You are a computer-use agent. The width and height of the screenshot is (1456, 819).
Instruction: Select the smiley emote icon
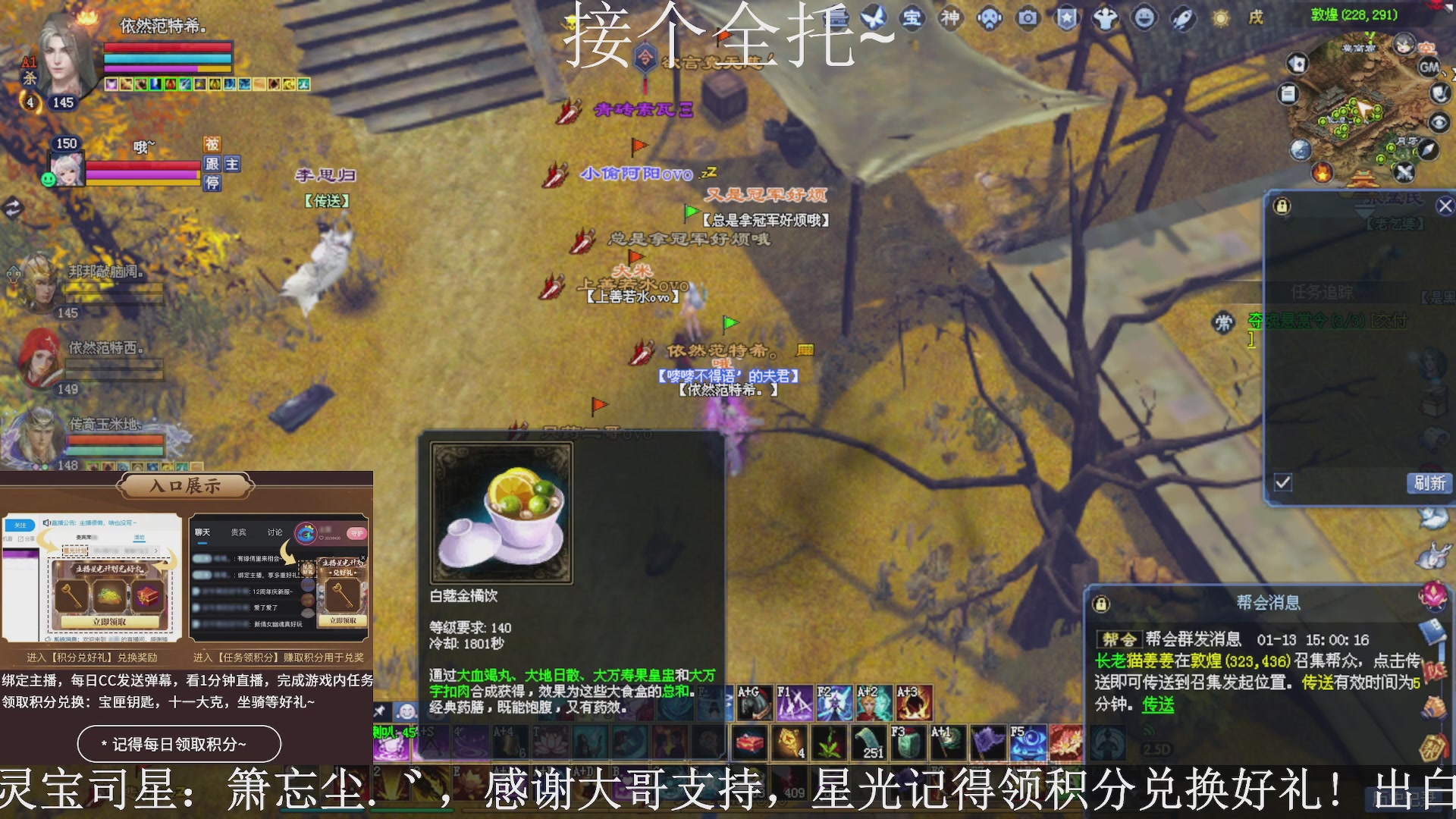(x=1143, y=19)
